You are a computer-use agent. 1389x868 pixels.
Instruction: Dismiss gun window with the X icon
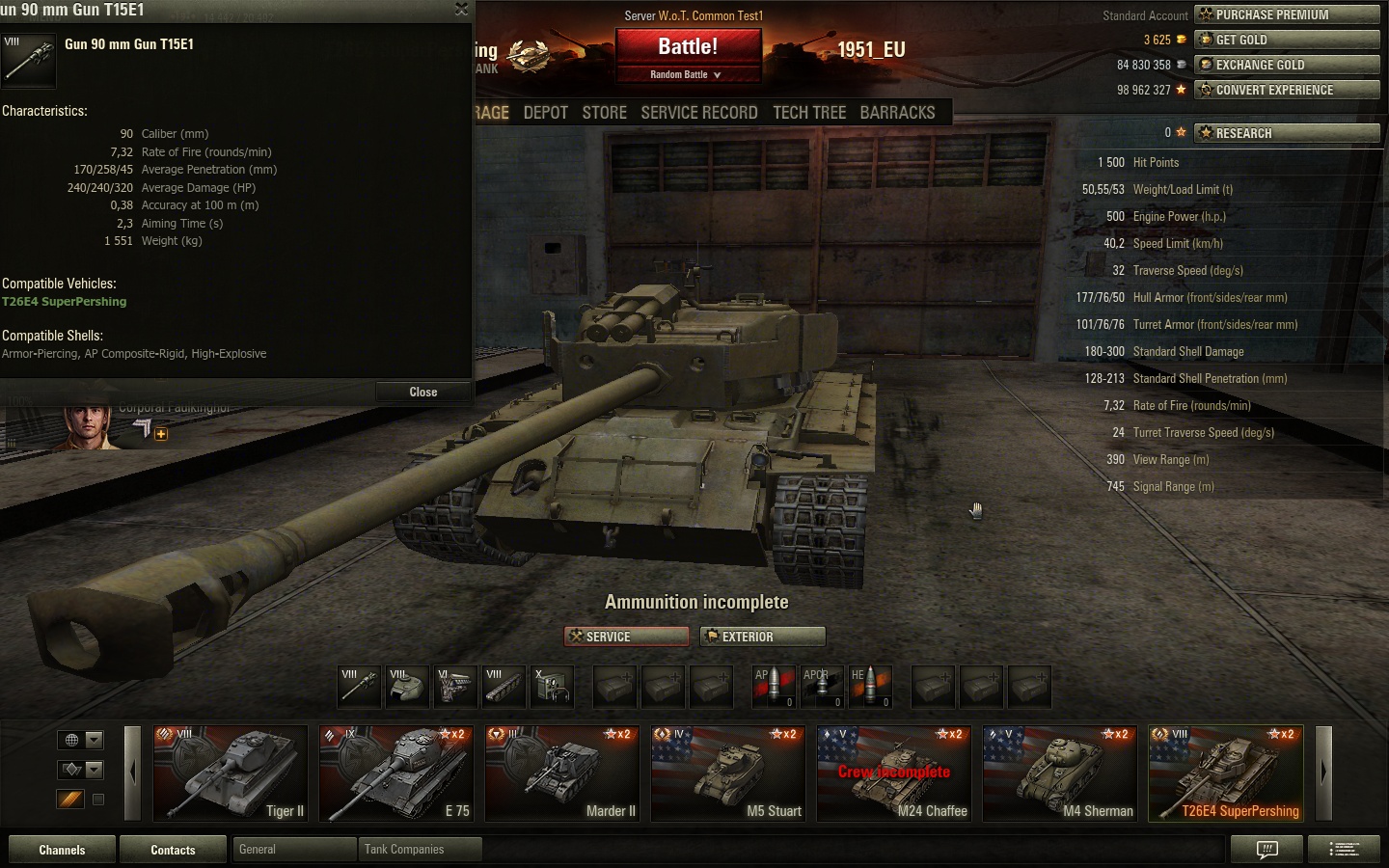pyautogui.click(x=461, y=10)
